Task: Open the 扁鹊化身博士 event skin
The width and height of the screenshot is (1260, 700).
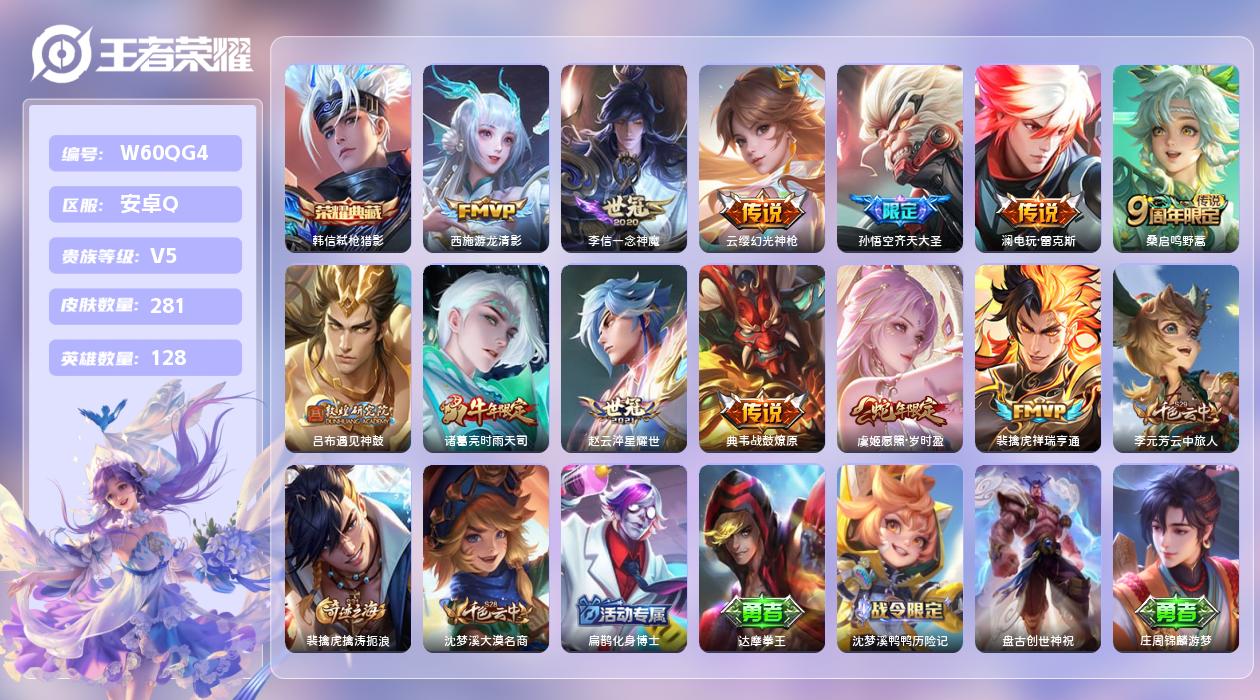Action: pos(624,558)
